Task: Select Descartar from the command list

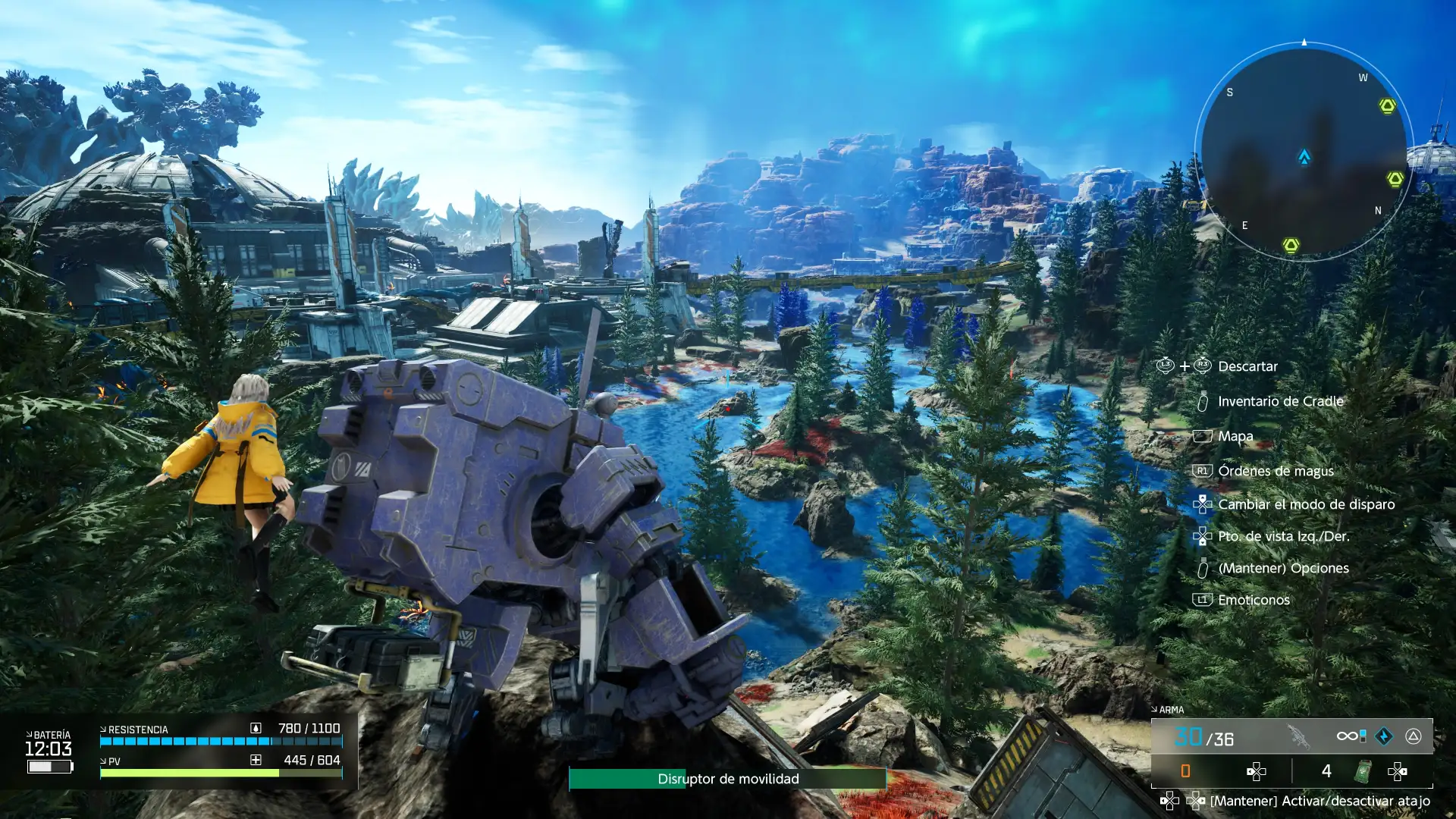Action: coord(1247,366)
